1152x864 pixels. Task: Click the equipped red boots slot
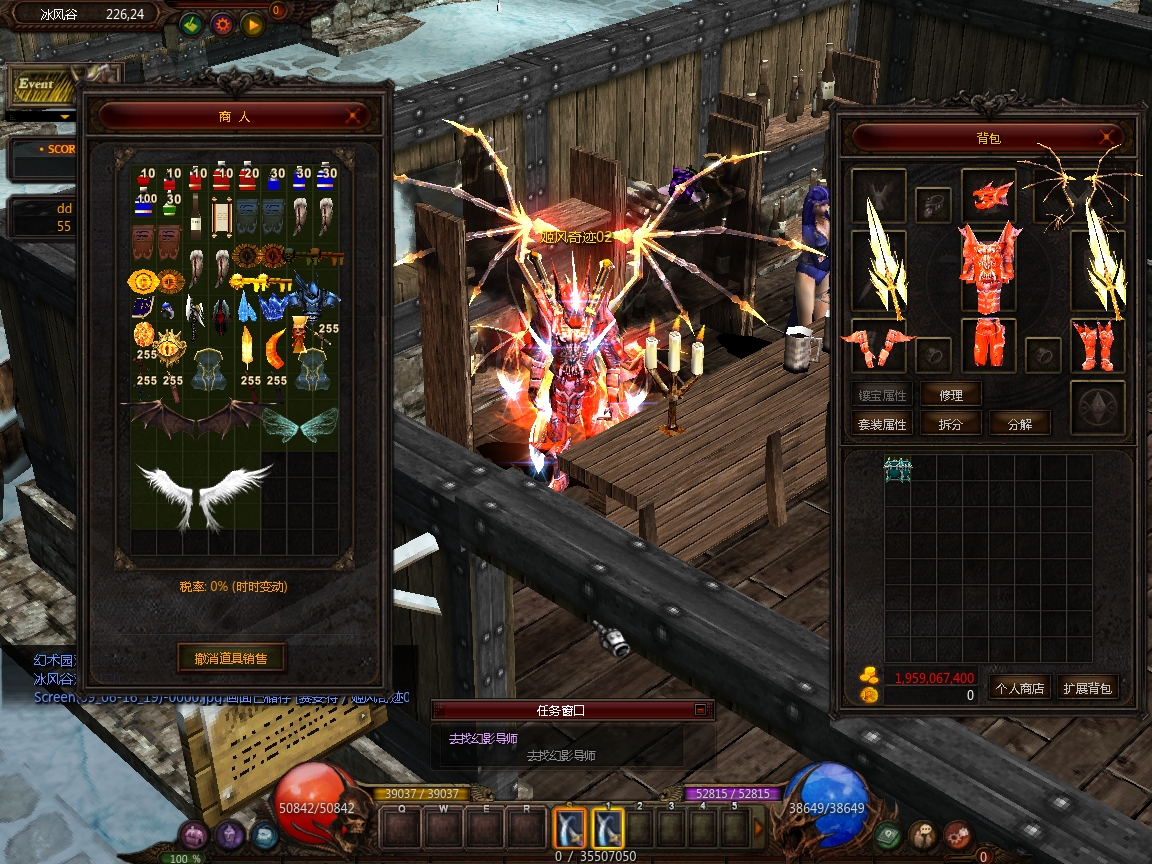point(1097,345)
